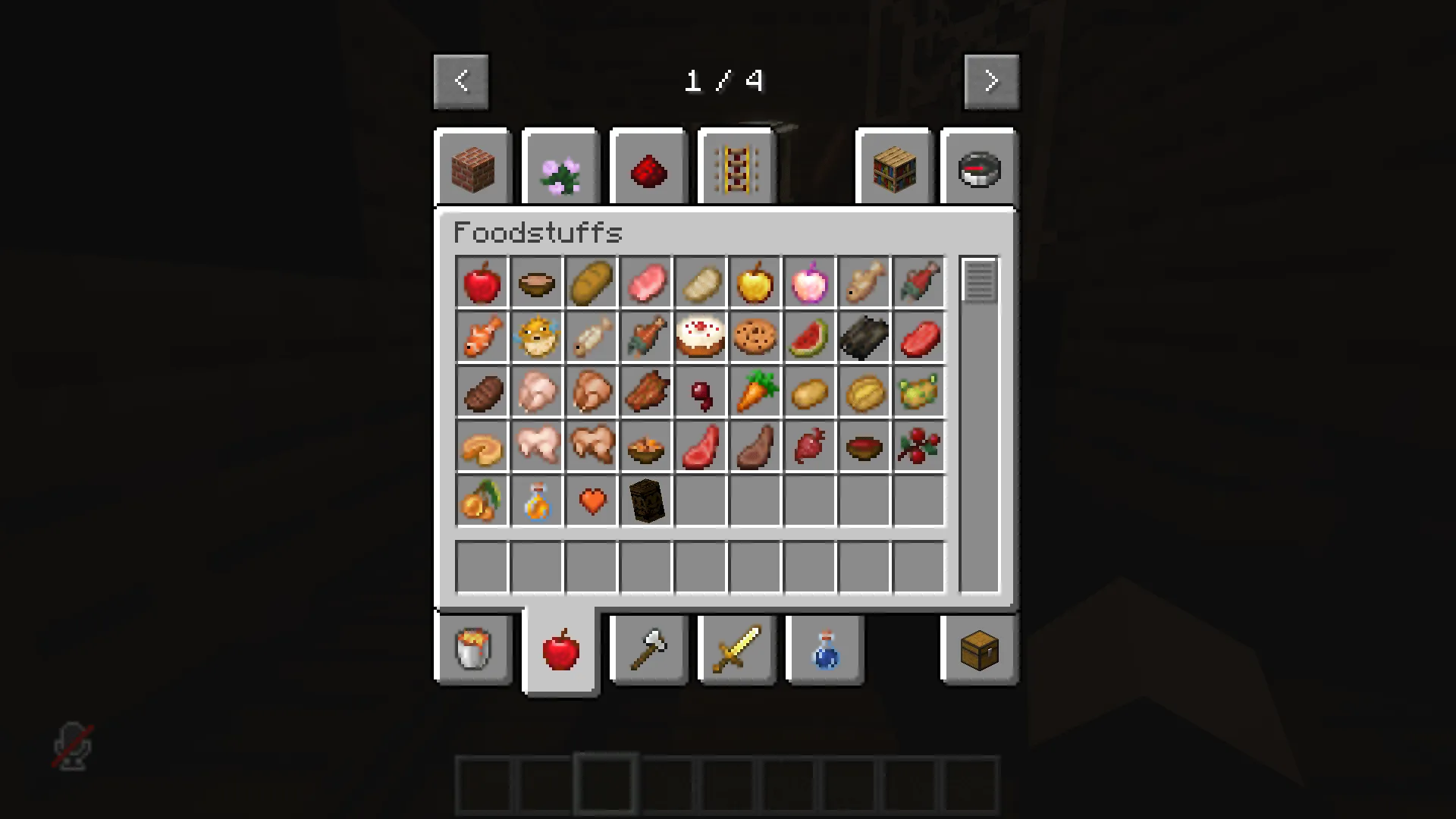Click the previous page arrow
Viewport: 1456px width, 819px height.
(x=462, y=80)
